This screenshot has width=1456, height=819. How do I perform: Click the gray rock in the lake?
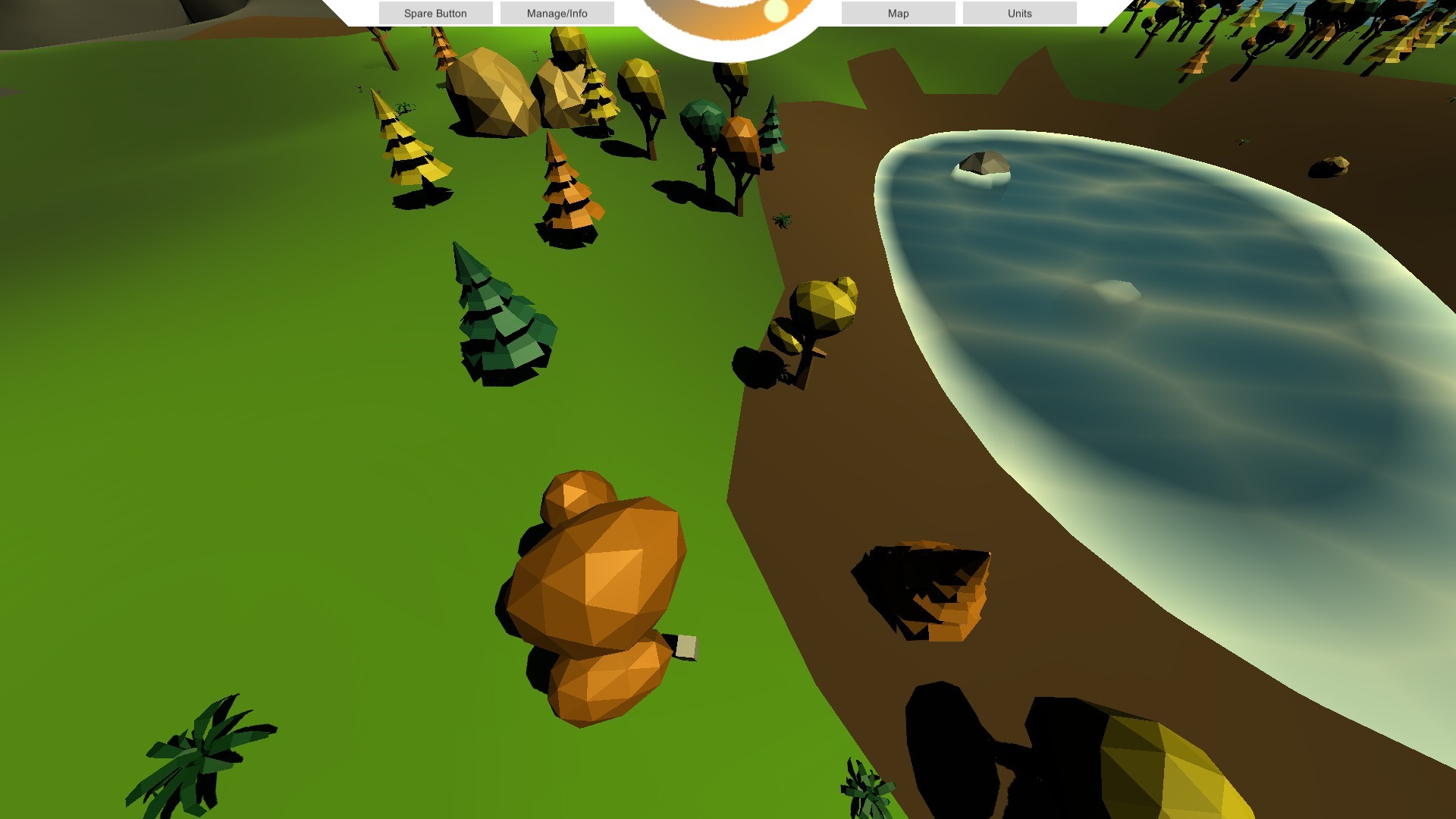(982, 163)
